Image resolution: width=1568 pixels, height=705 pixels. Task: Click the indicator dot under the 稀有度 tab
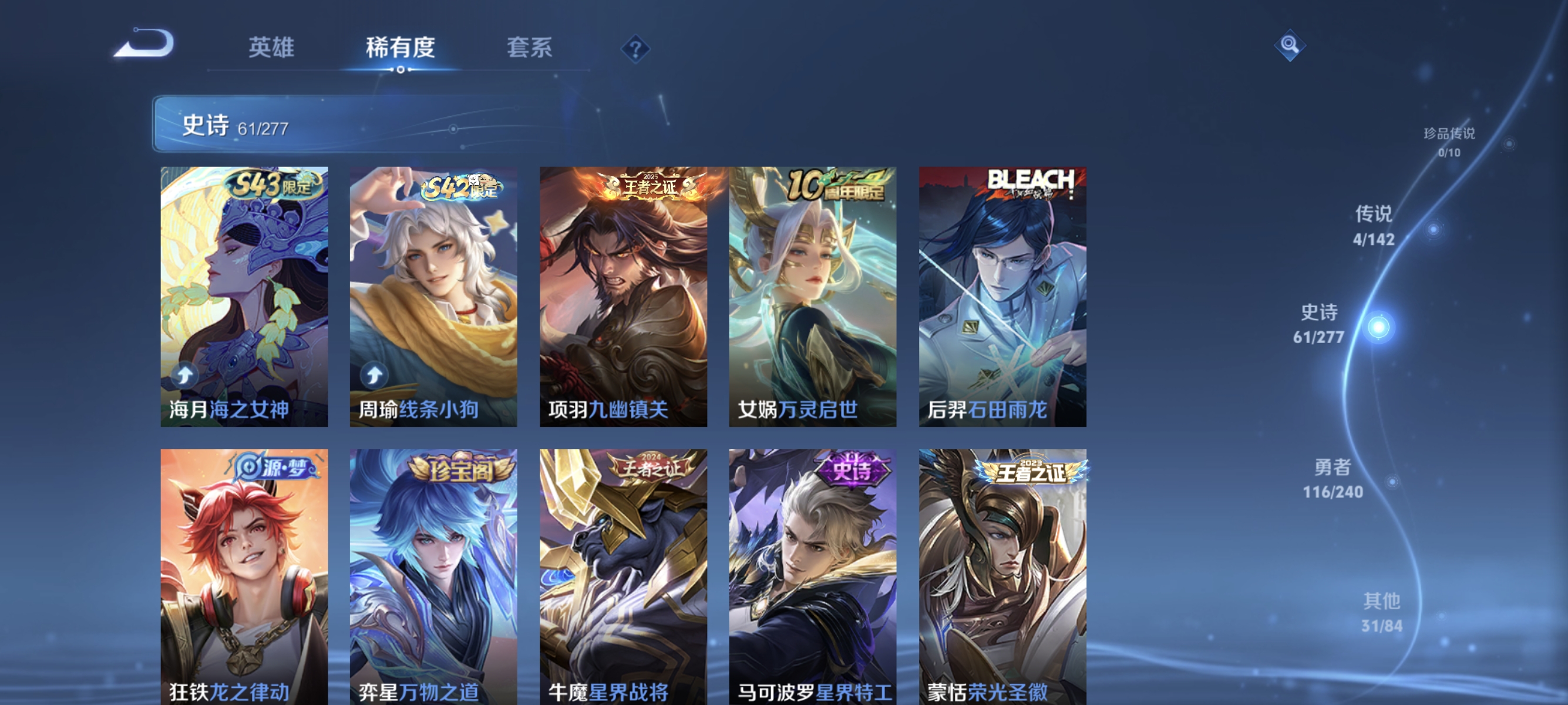click(400, 70)
